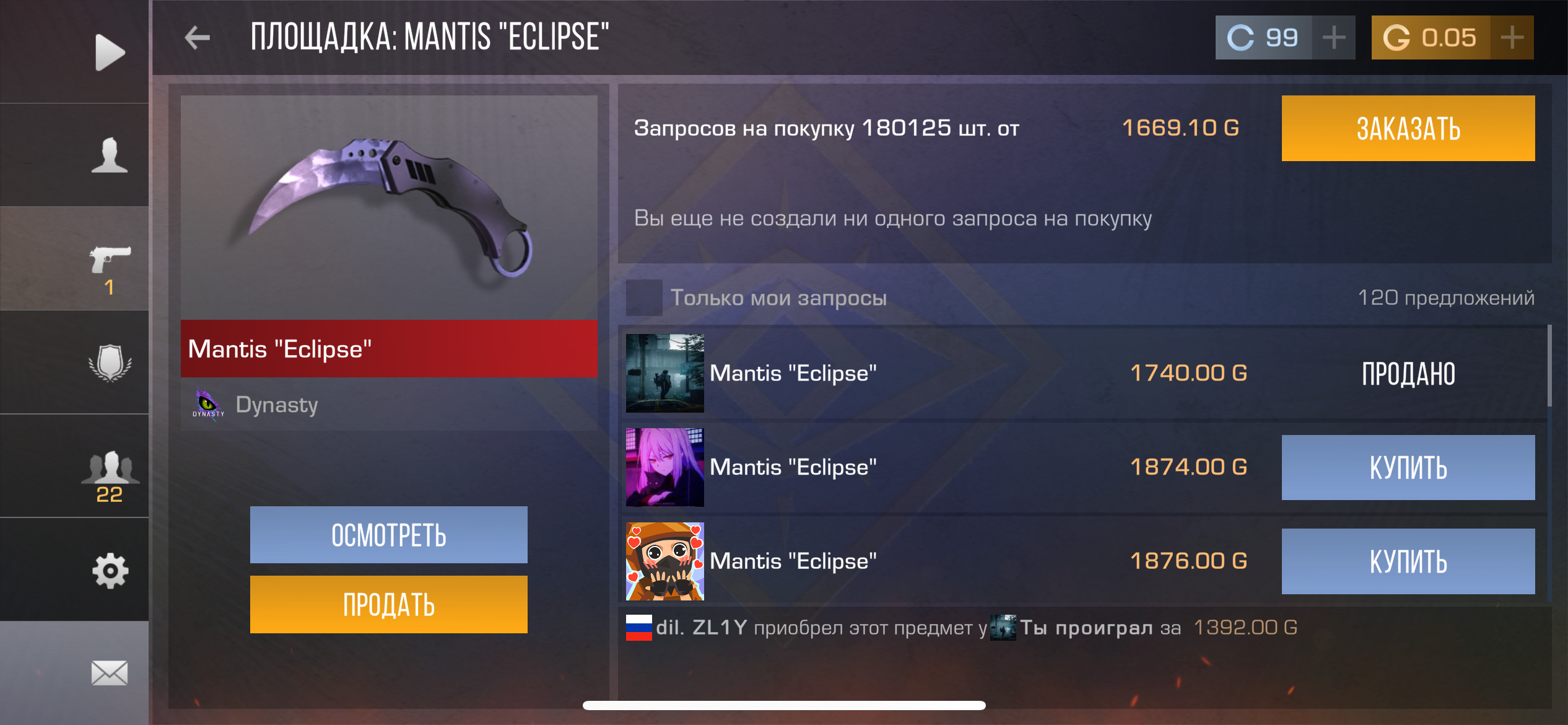The image size is (1568, 725).
Task: Open the settings gear
Action: tap(110, 570)
